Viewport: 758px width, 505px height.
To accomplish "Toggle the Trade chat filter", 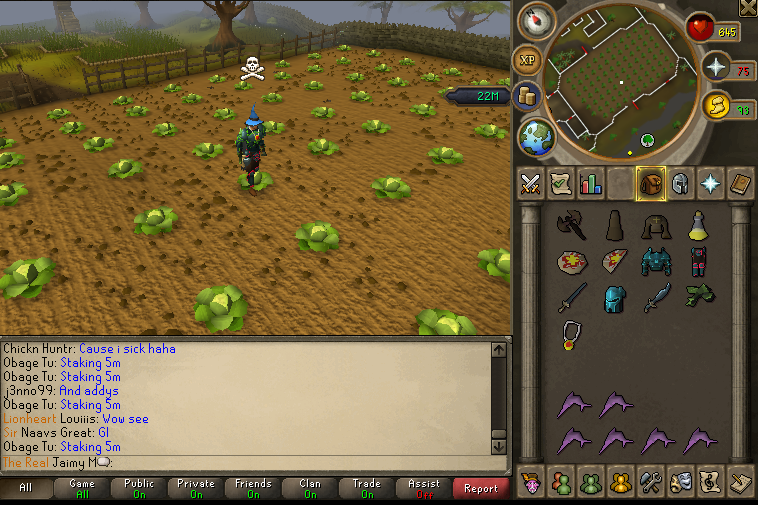I will click(367, 489).
